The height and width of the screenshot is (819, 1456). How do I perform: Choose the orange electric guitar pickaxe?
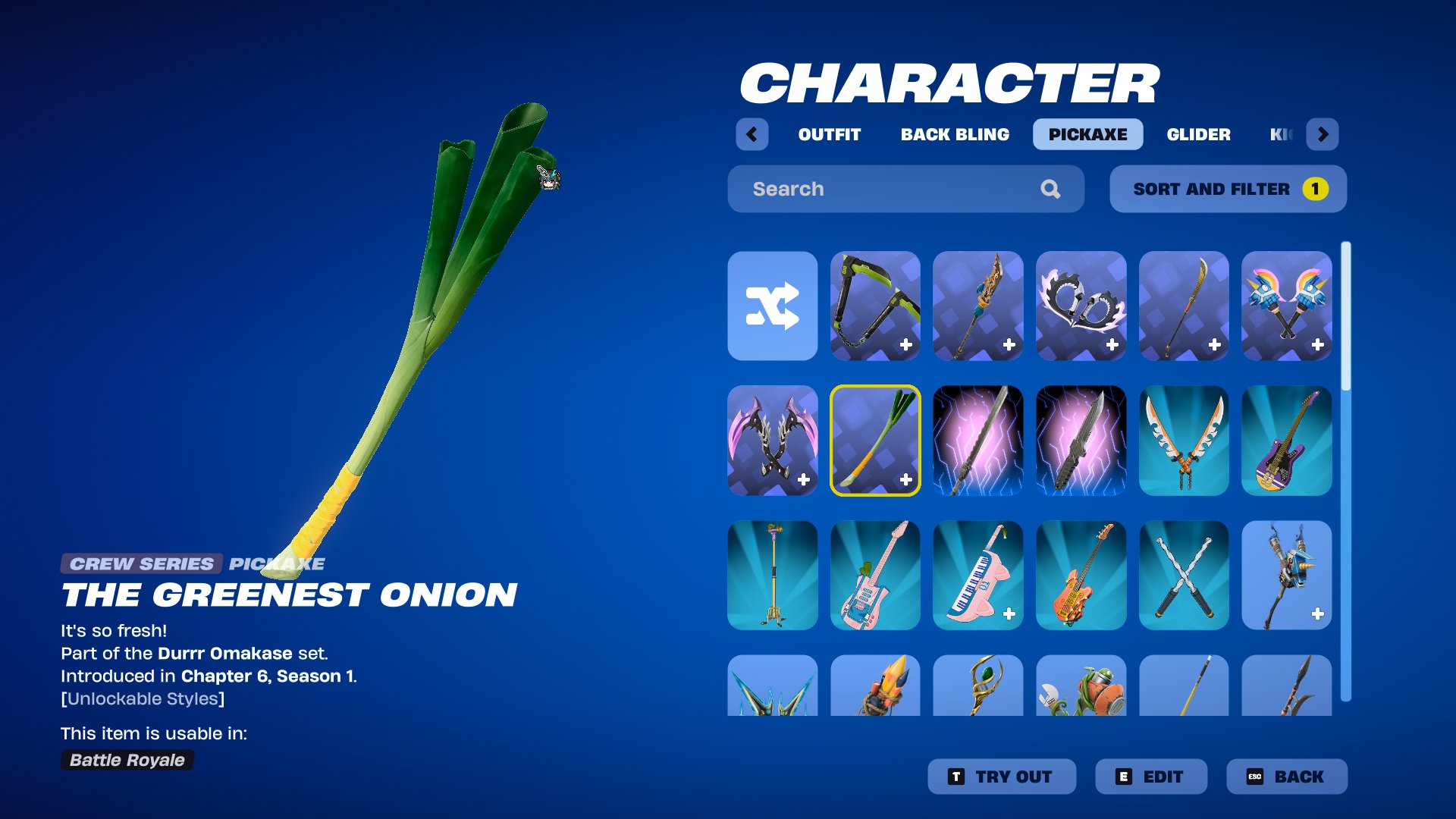click(1081, 575)
